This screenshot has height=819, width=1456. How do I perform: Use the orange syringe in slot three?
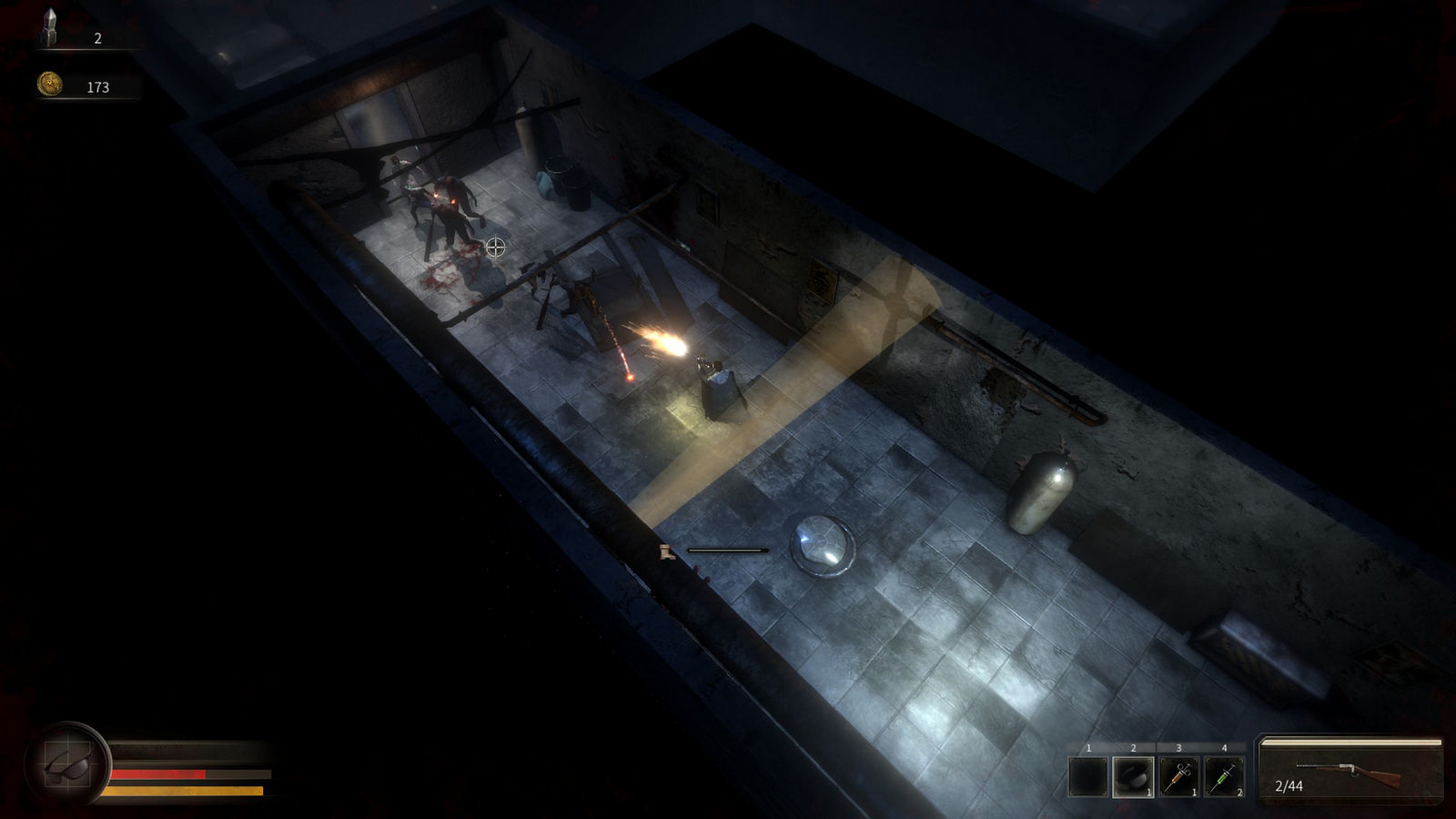[x=1178, y=777]
